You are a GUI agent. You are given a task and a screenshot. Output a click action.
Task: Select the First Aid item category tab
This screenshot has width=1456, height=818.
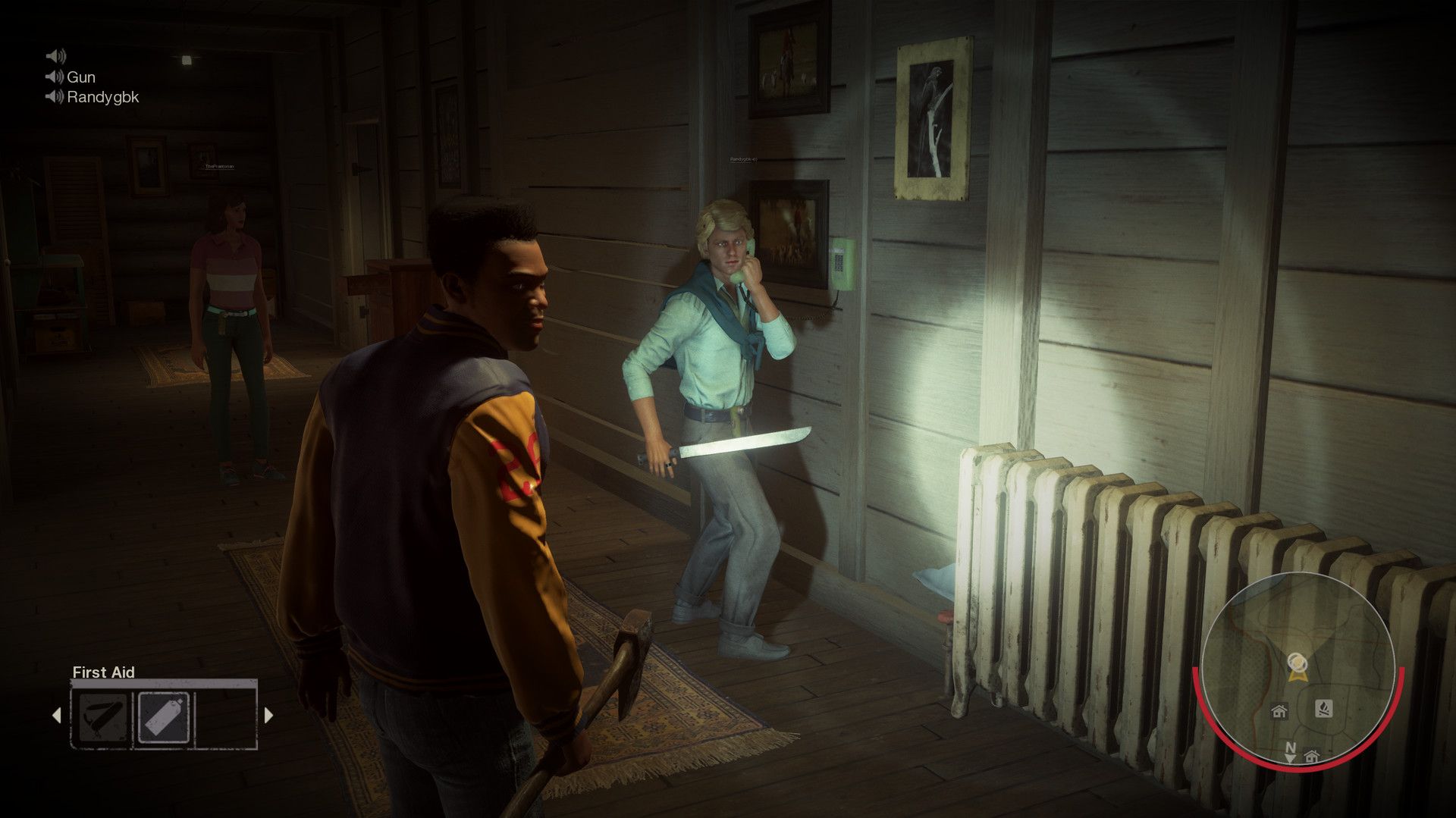tap(103, 672)
